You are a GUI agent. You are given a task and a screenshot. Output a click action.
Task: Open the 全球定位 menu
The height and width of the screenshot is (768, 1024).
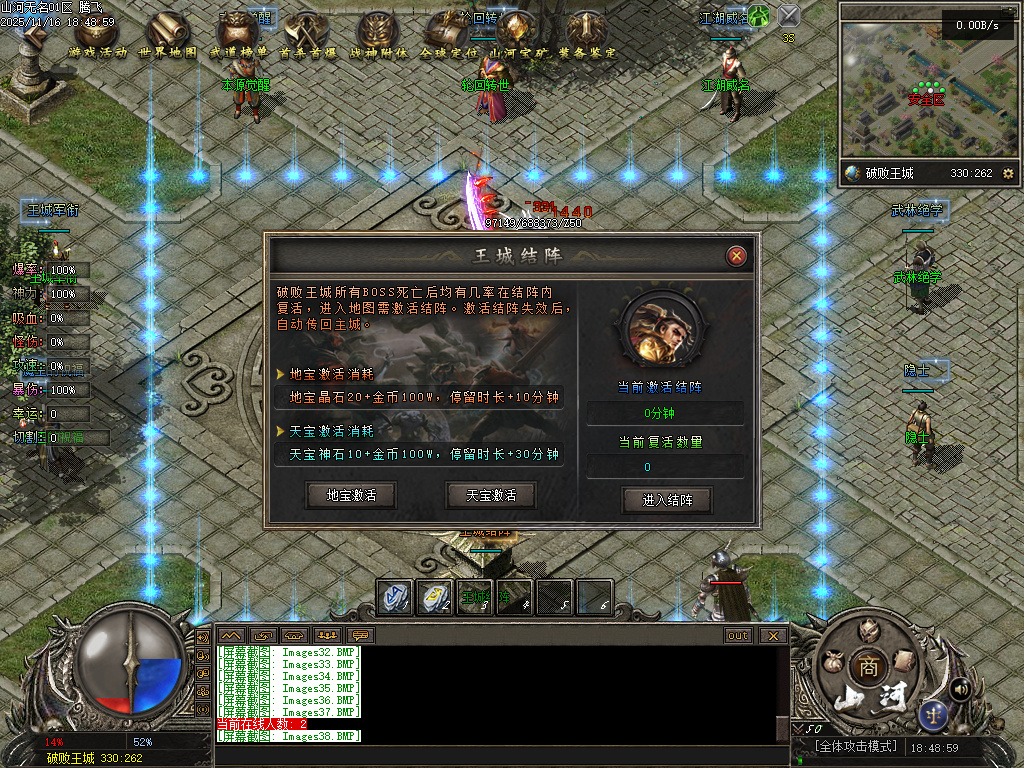pos(447,32)
